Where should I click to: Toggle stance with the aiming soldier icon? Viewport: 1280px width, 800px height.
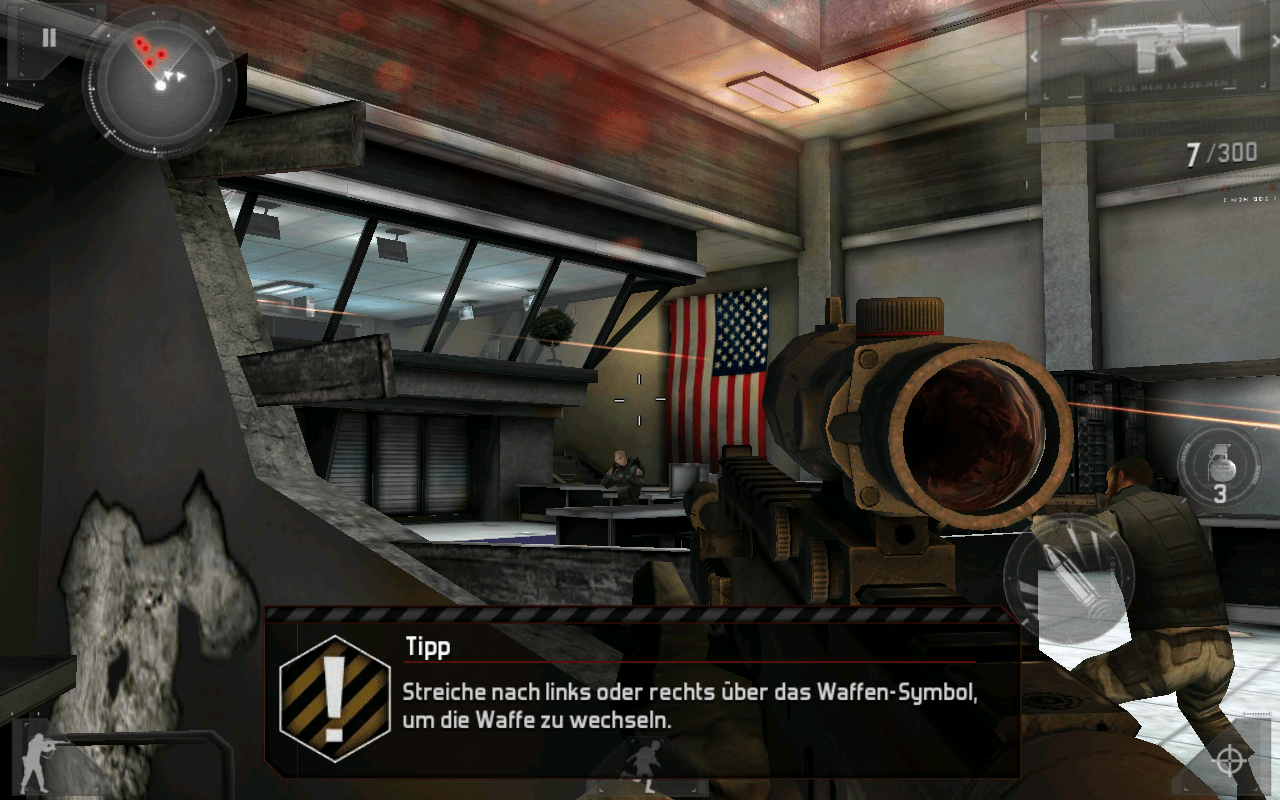(x=42, y=762)
